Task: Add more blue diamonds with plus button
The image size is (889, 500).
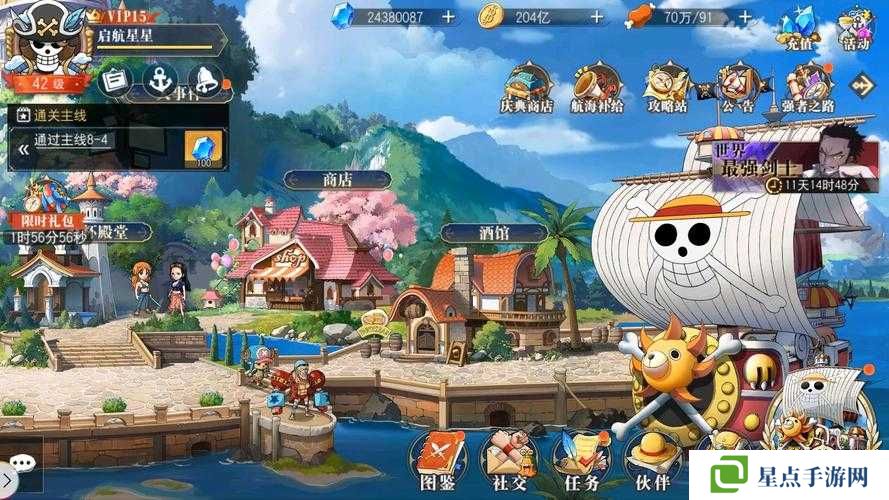Action: 448,17
